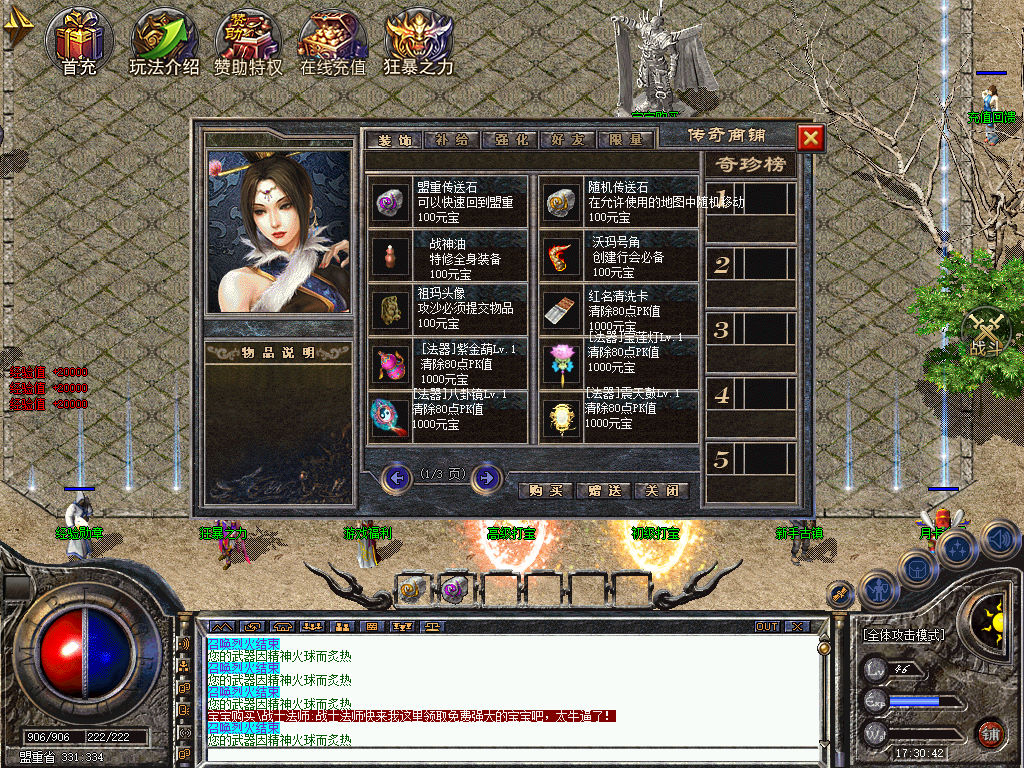Click the 购买 buy button

[x=546, y=490]
